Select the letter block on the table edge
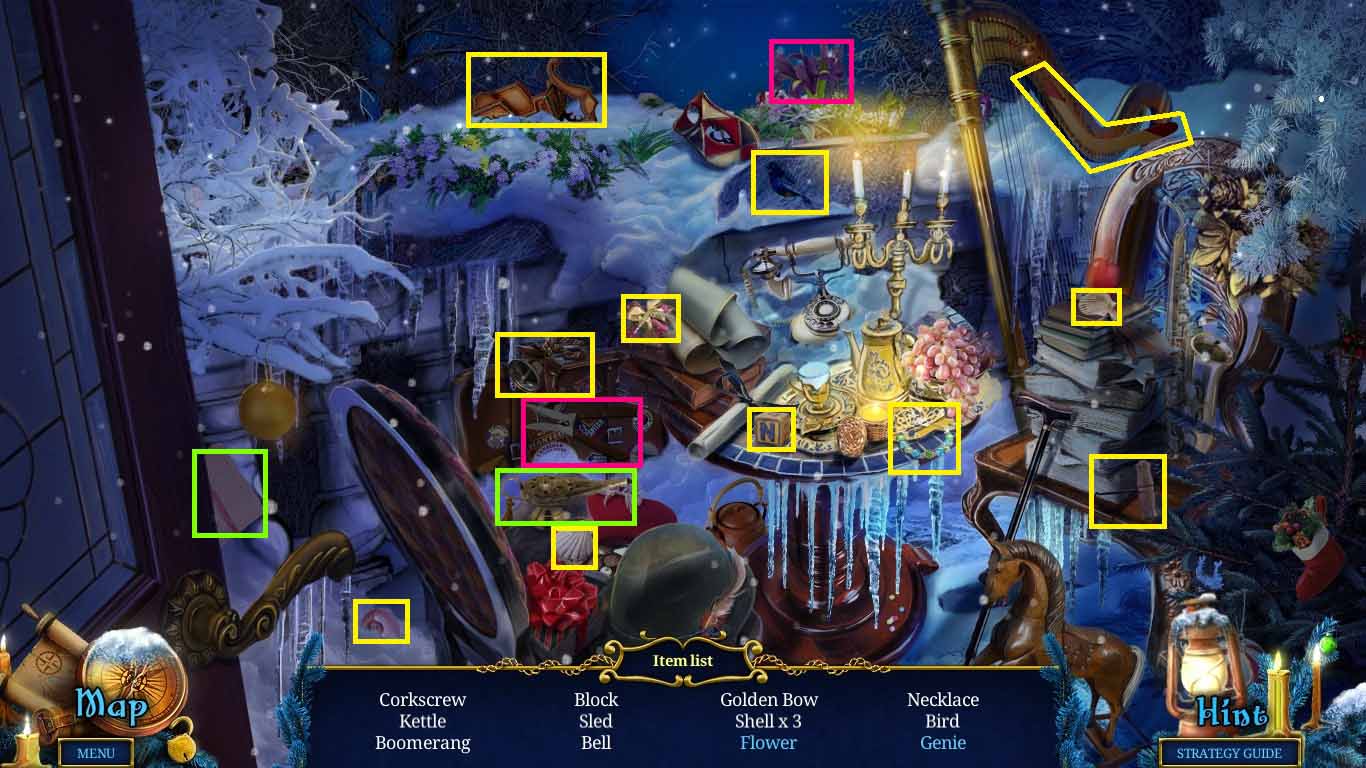The width and height of the screenshot is (1366, 768). click(770, 428)
